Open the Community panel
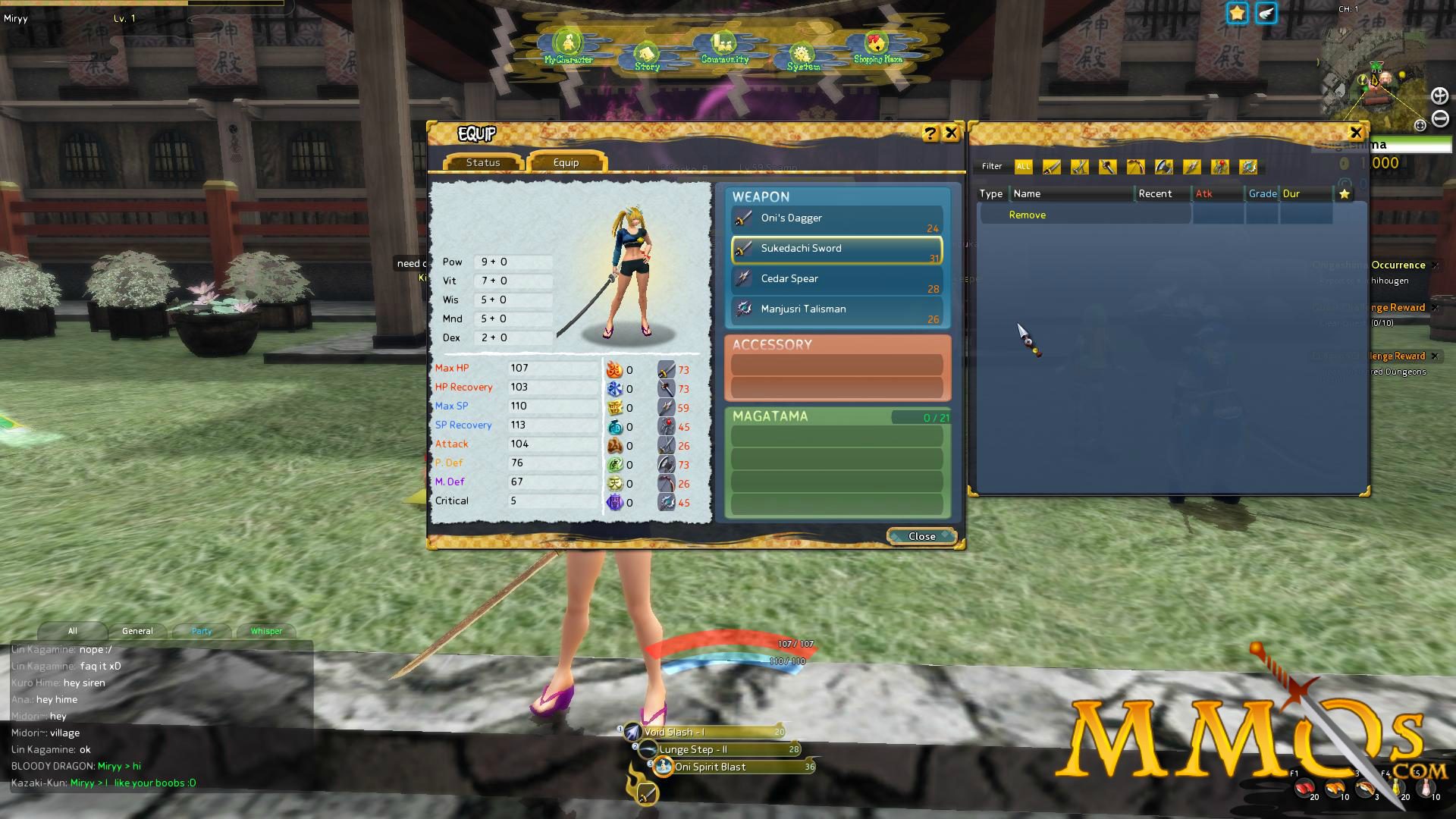This screenshot has width=1456, height=819. [x=720, y=45]
